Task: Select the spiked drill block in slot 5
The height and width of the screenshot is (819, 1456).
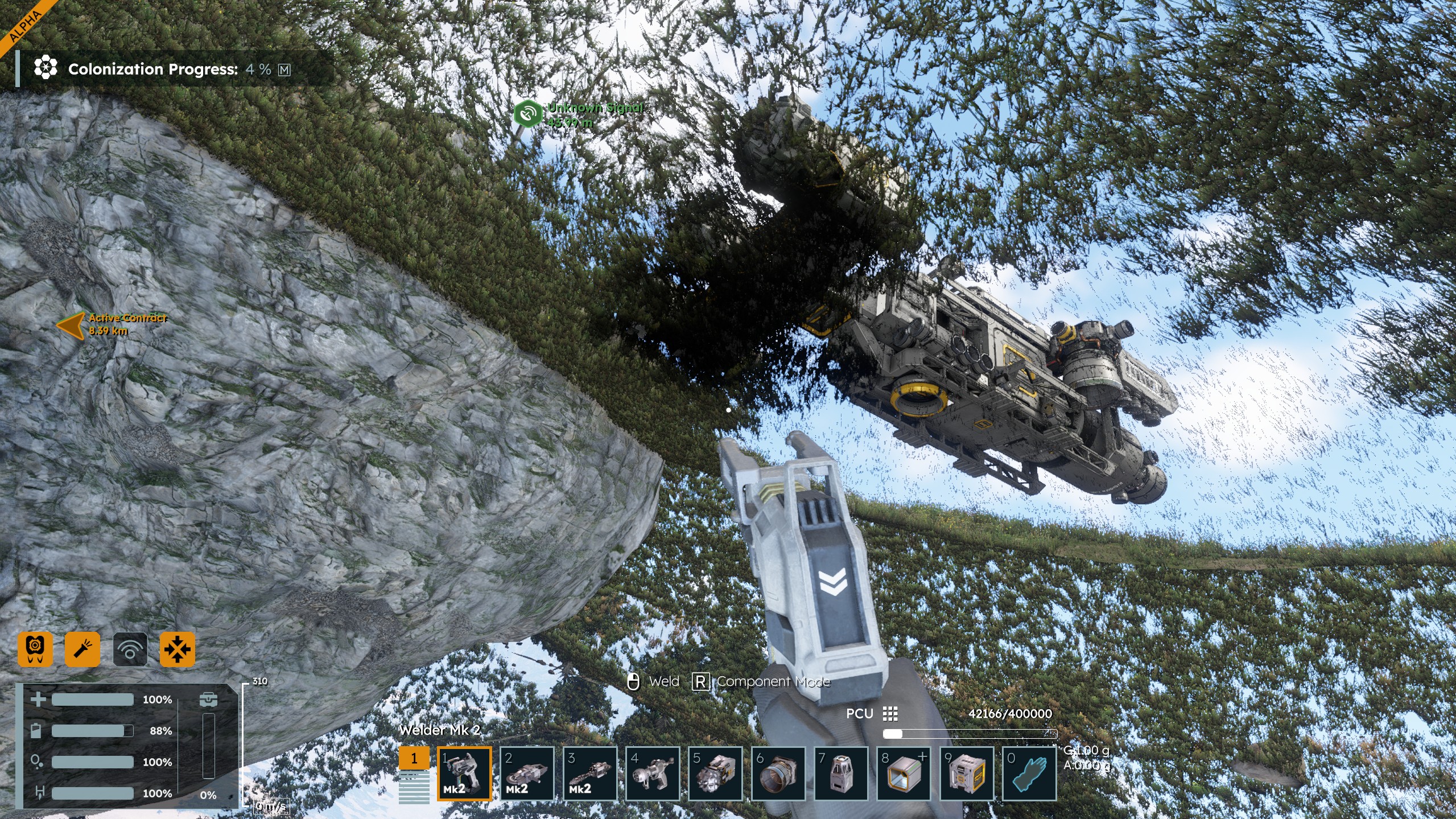Action: [715, 773]
